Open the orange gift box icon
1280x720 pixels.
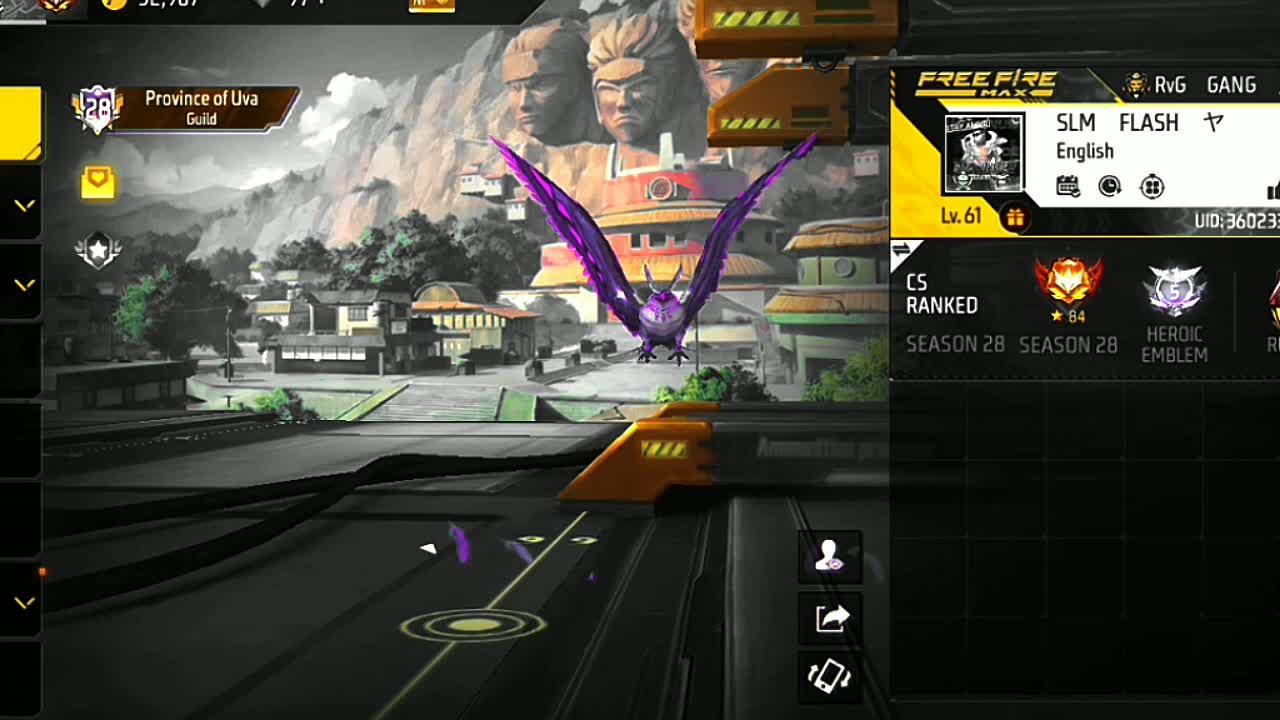pyautogui.click(x=1015, y=217)
